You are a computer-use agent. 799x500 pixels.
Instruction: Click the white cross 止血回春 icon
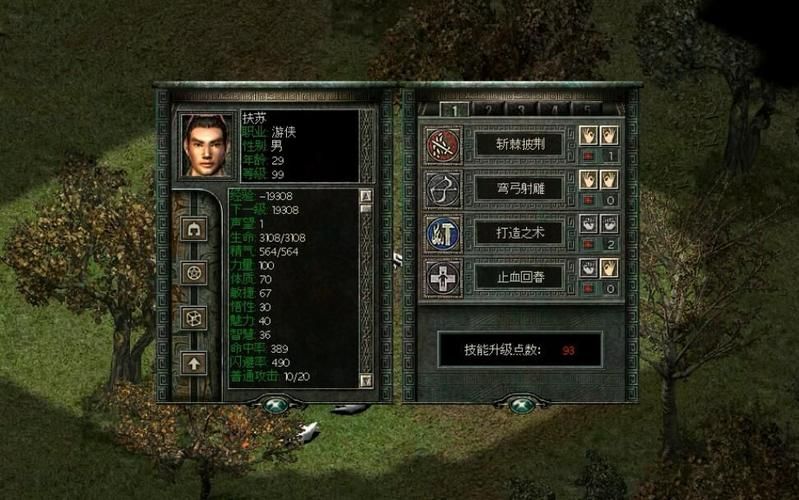click(441, 275)
